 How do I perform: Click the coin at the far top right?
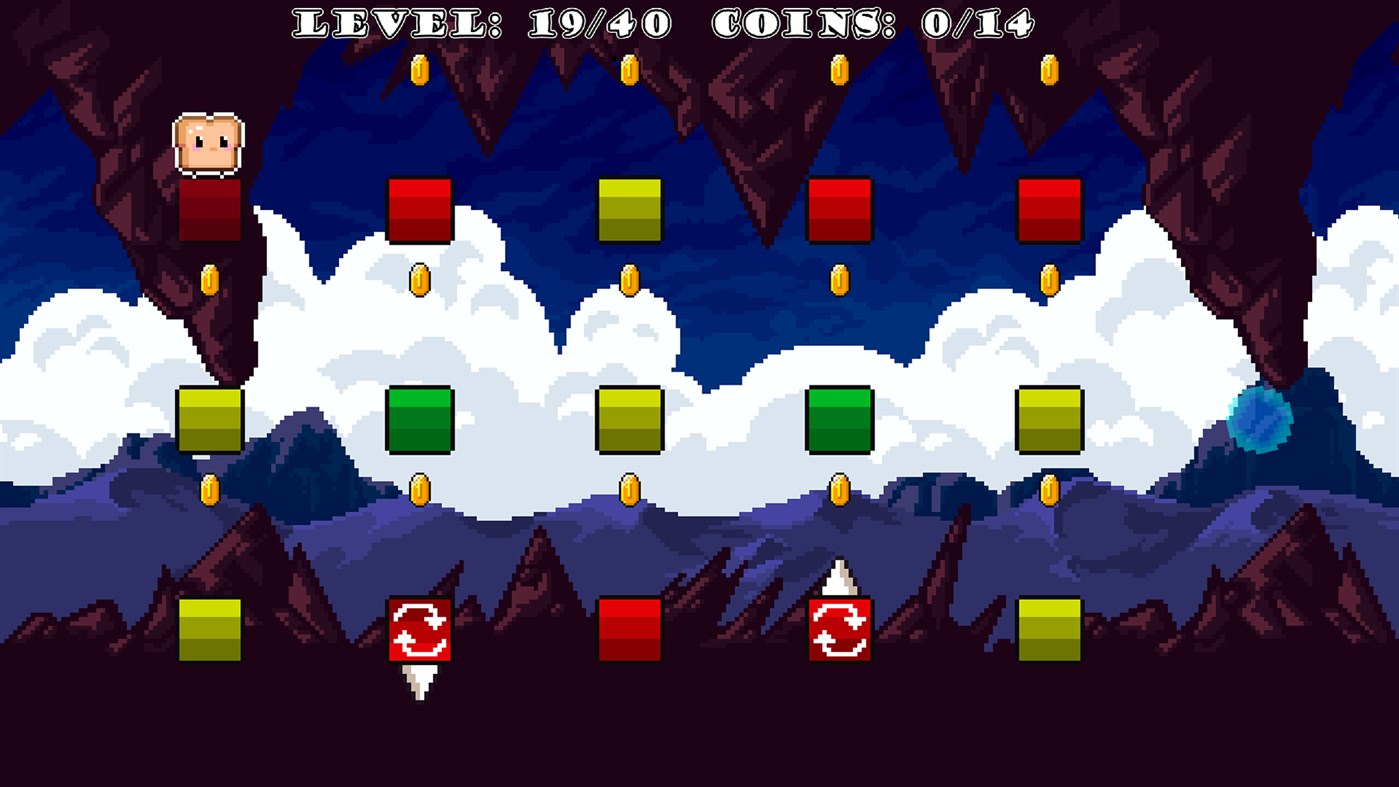(1049, 70)
